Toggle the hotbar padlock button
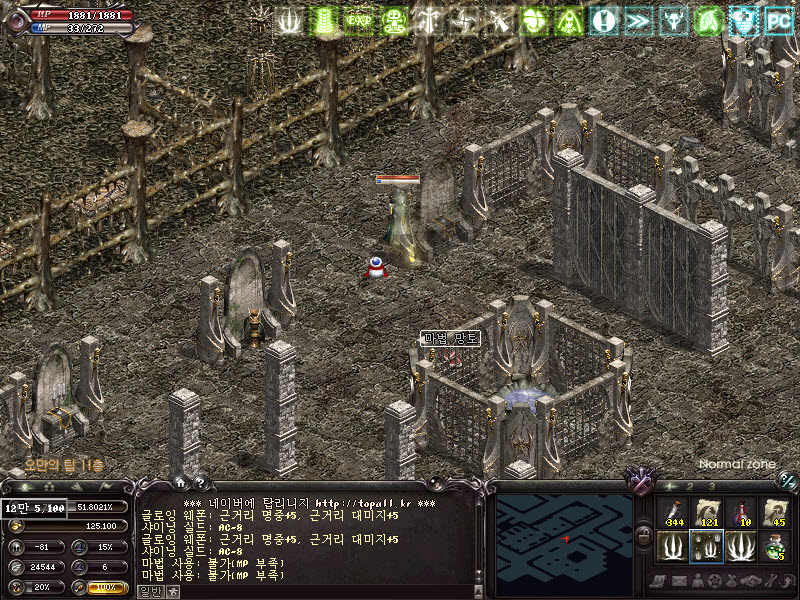 [643, 536]
